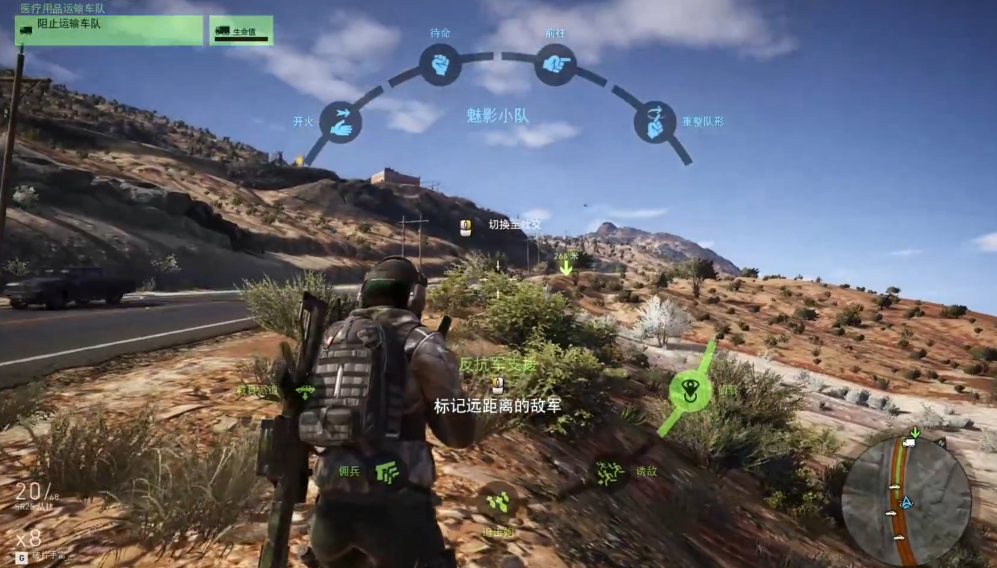Select the 开火 (open fire) squad order
Image resolution: width=997 pixels, height=568 pixels.
coord(340,121)
